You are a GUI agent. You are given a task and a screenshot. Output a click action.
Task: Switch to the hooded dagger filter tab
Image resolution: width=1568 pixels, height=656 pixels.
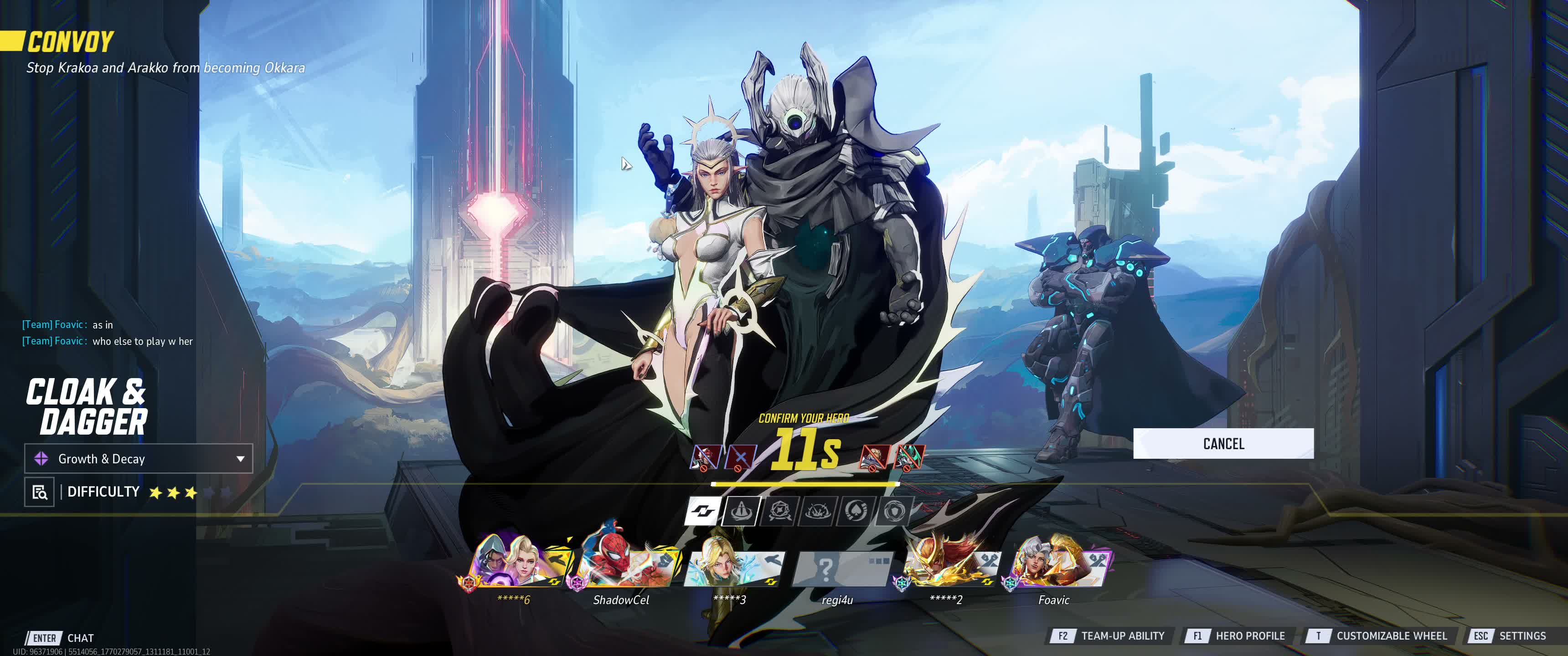coord(741,511)
